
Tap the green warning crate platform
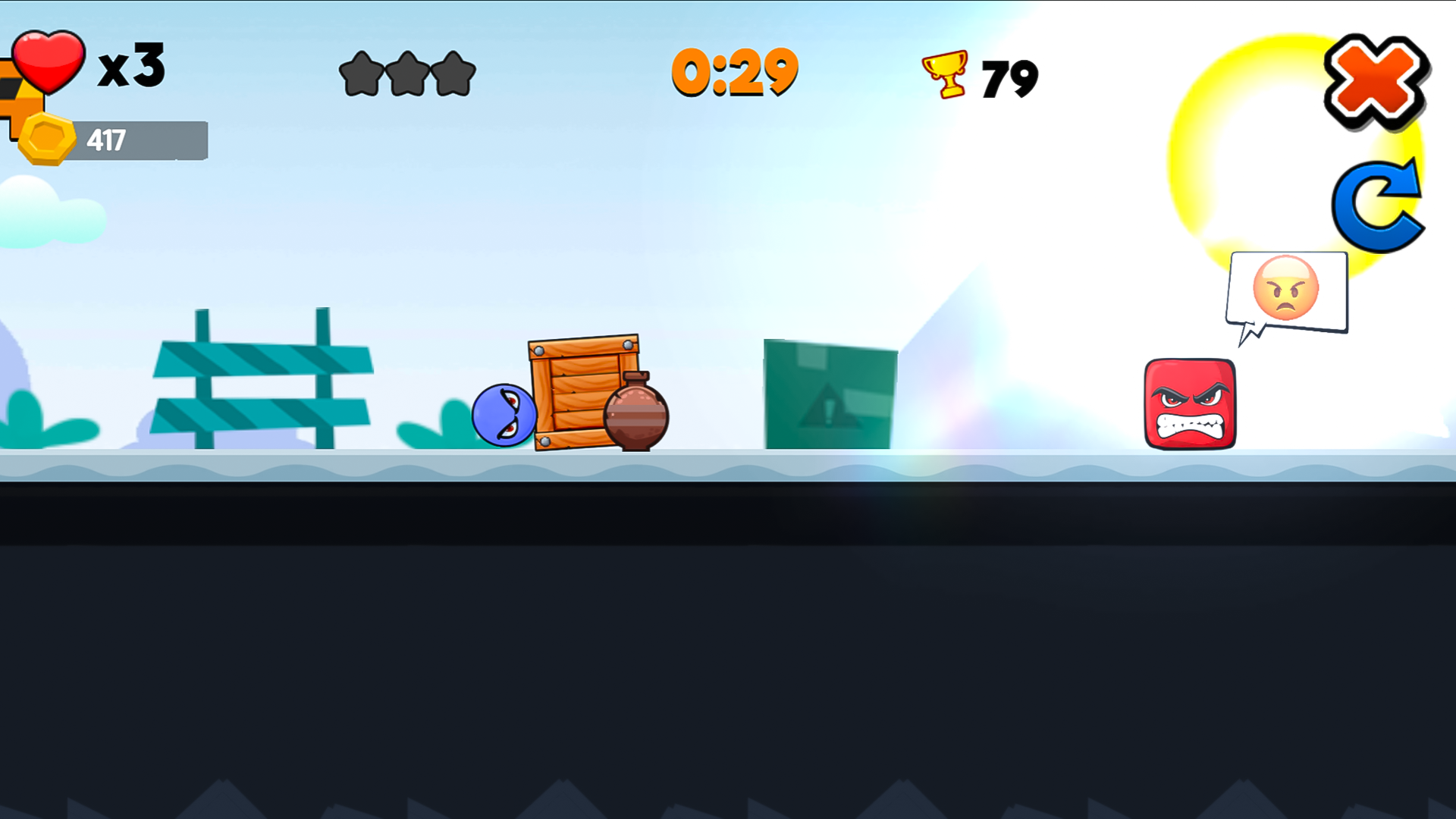click(830, 394)
